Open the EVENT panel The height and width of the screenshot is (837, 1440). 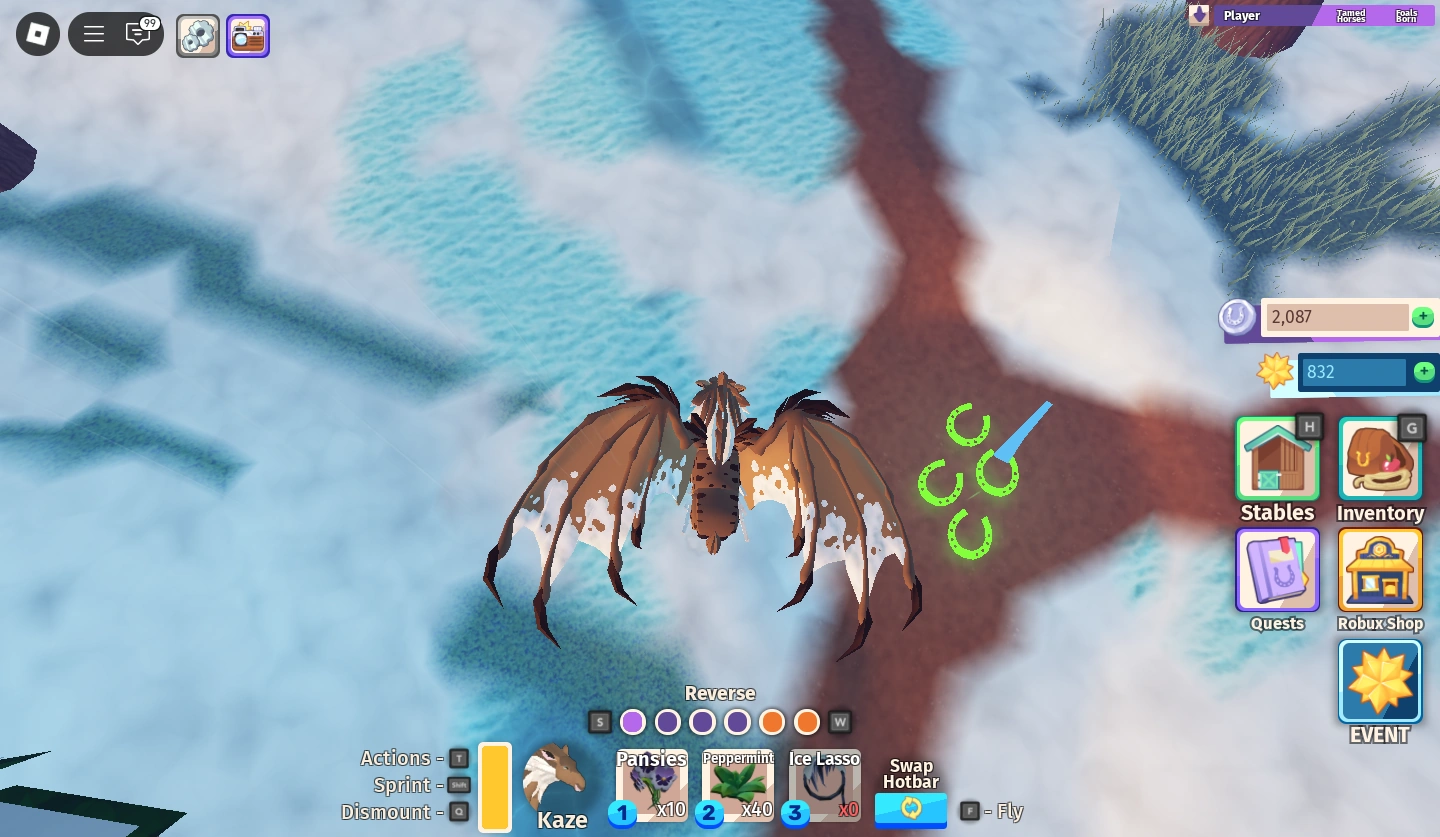[1379, 681]
